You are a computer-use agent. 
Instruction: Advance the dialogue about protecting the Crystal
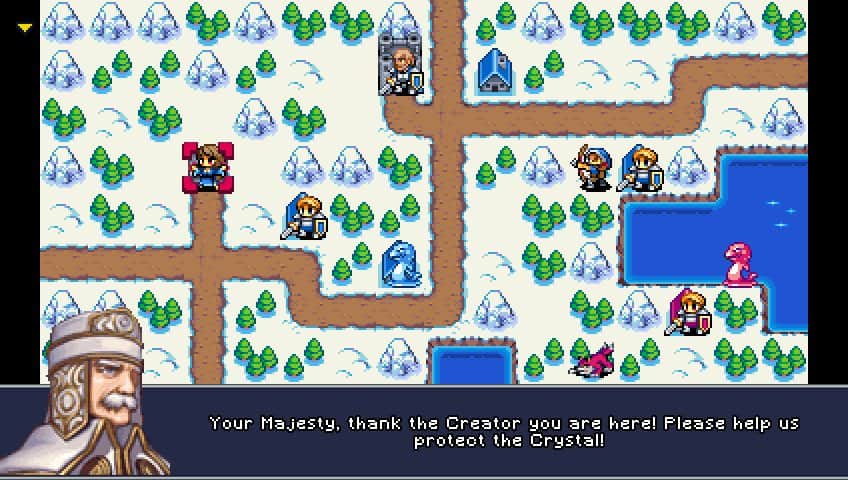tap(504, 431)
